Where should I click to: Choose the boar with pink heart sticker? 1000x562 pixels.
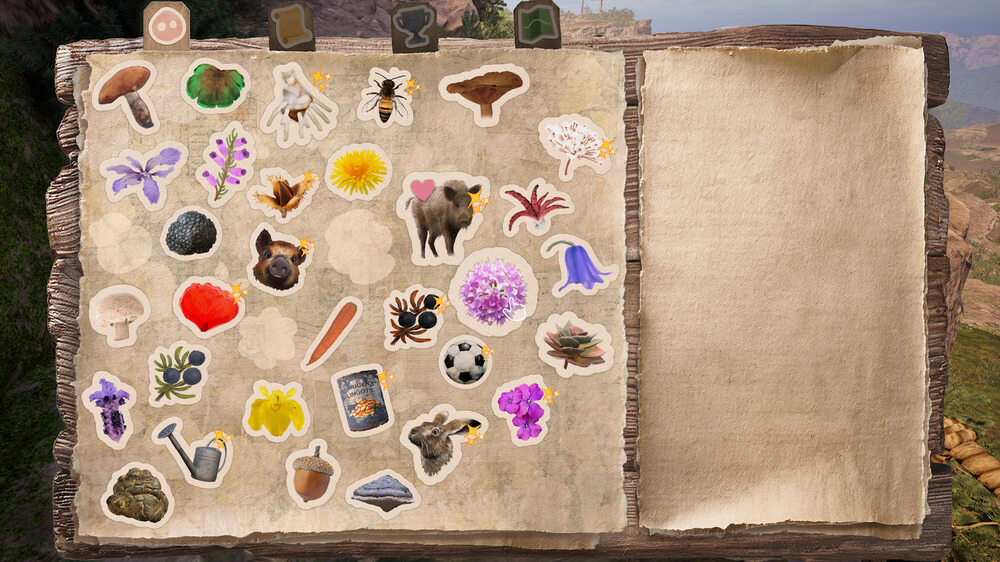pos(442,212)
